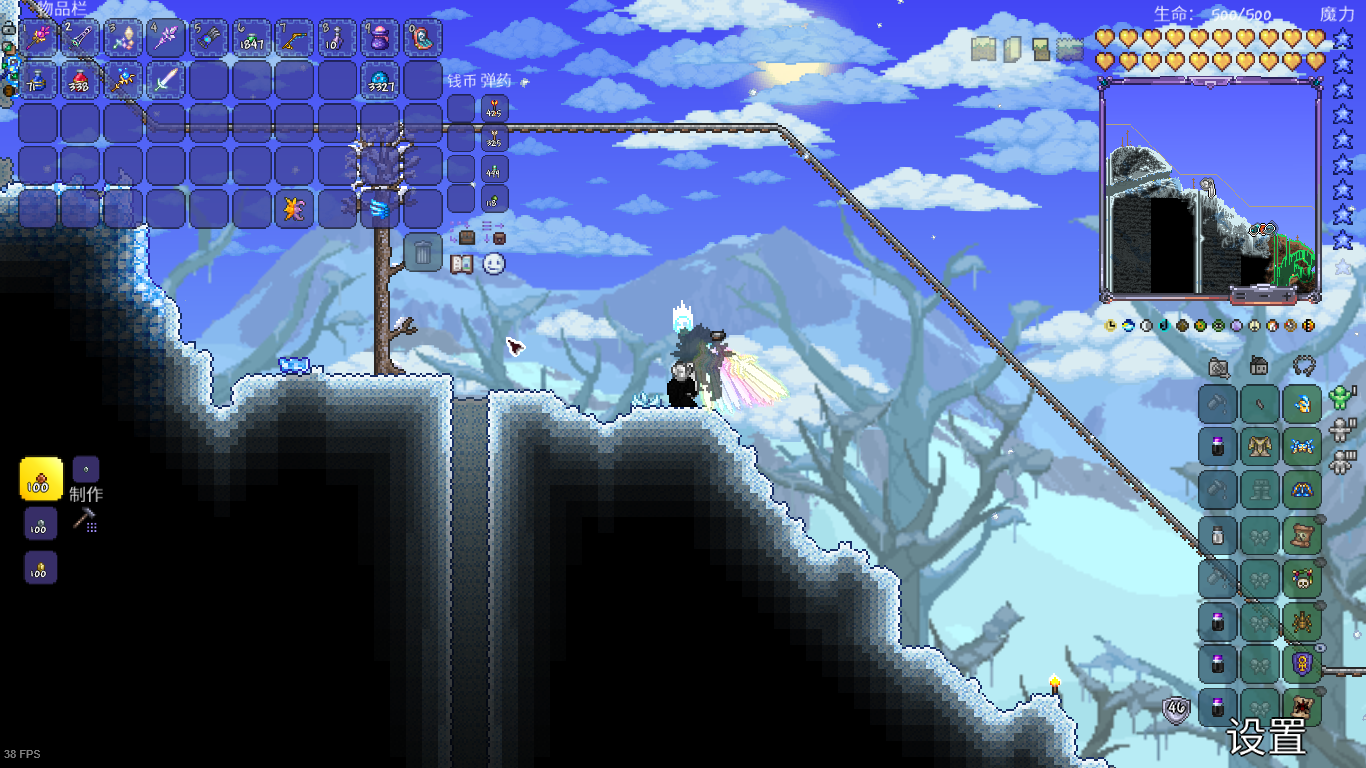Toggle the crafting window hammer icon
1366x768 pixels.
coord(85,519)
